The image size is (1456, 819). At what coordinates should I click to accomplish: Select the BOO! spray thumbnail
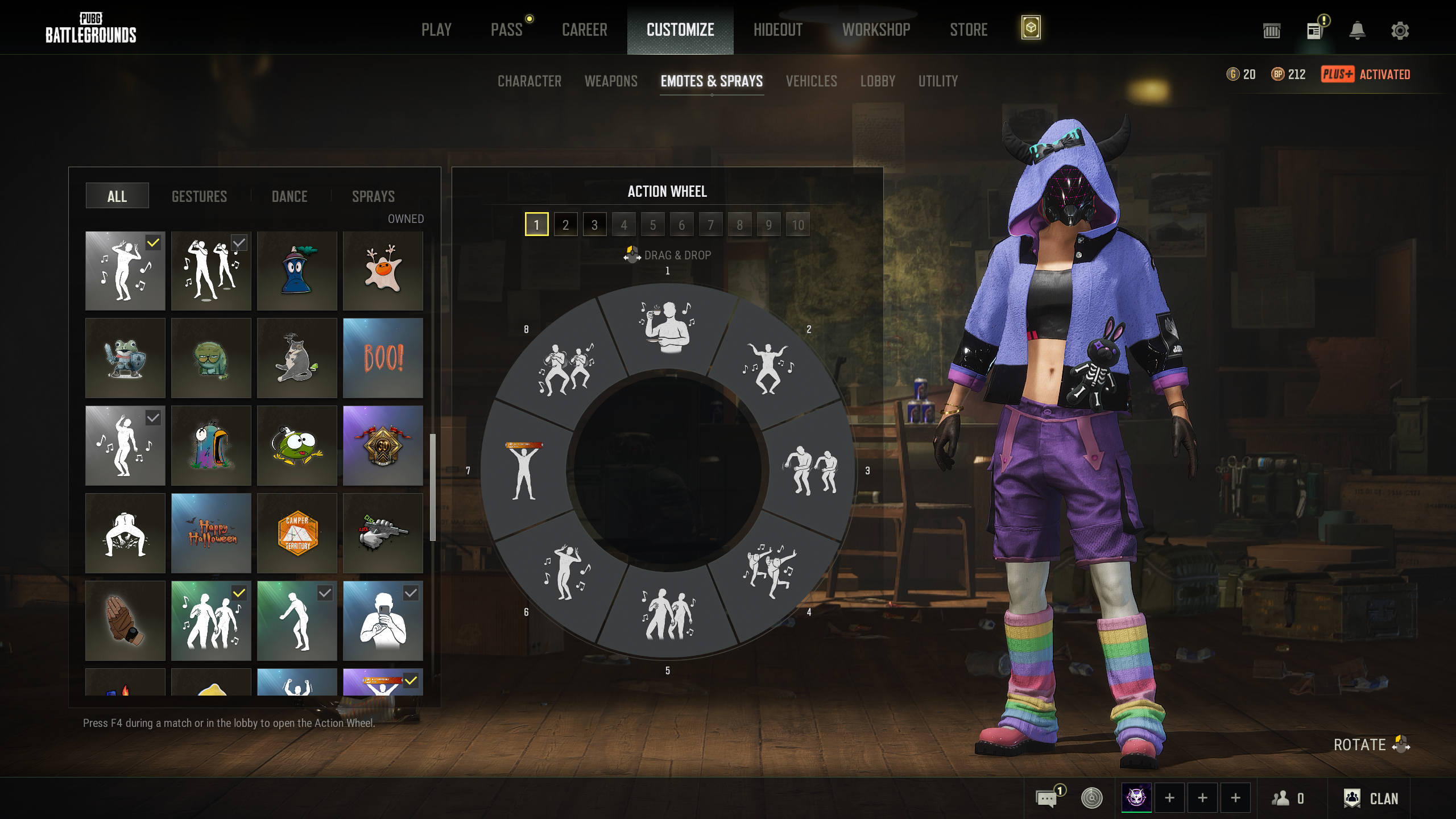(383, 358)
